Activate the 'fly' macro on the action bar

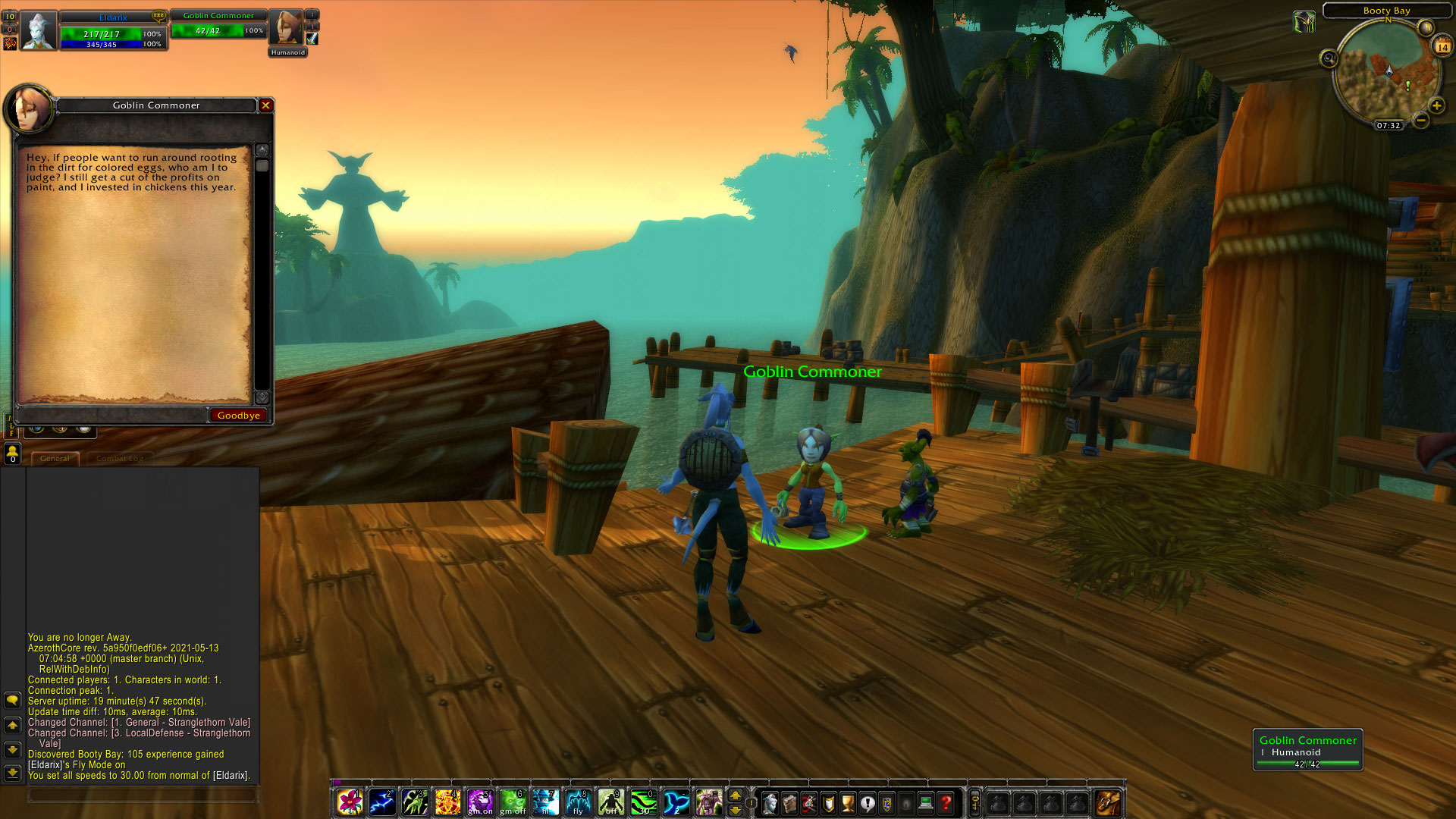click(x=577, y=802)
